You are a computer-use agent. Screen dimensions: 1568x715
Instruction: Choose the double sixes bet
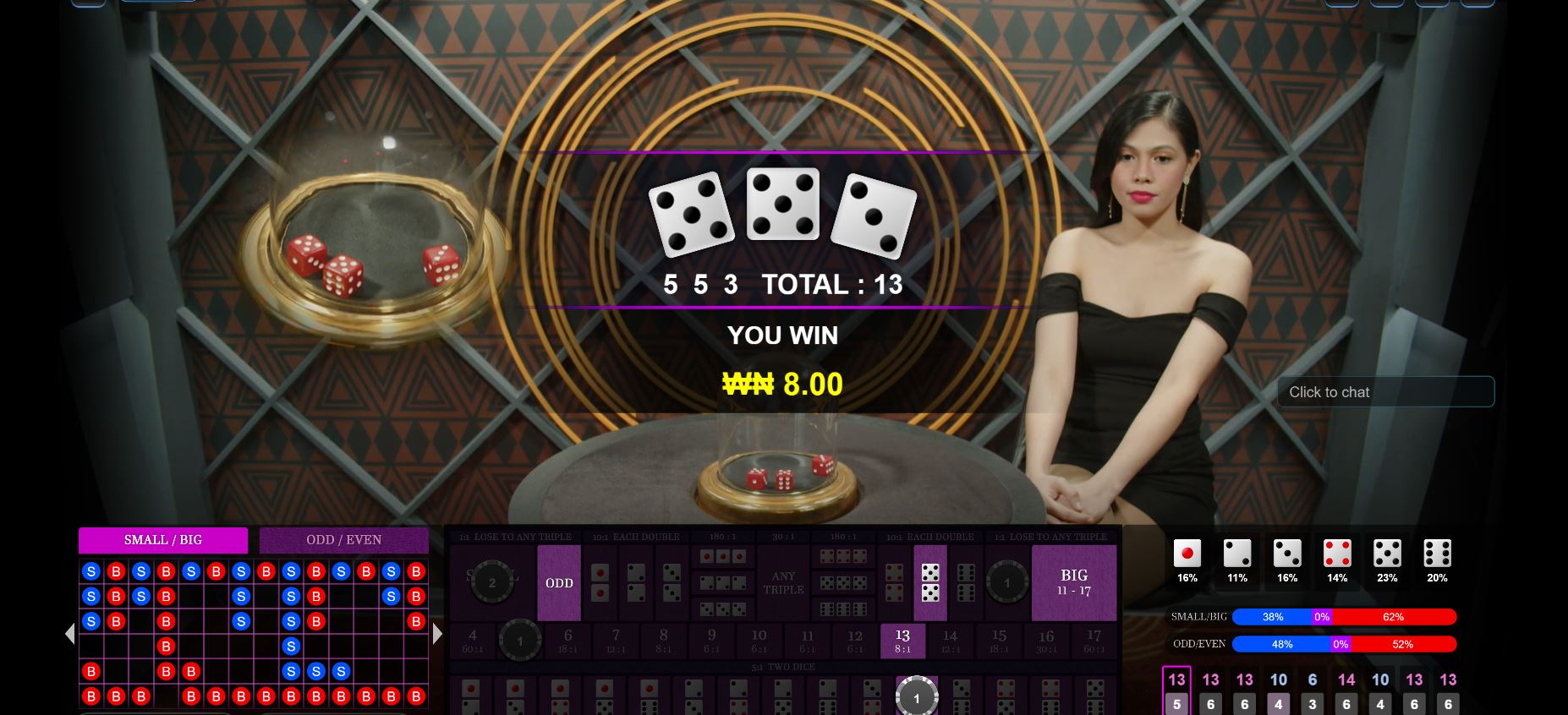pyautogui.click(x=966, y=582)
